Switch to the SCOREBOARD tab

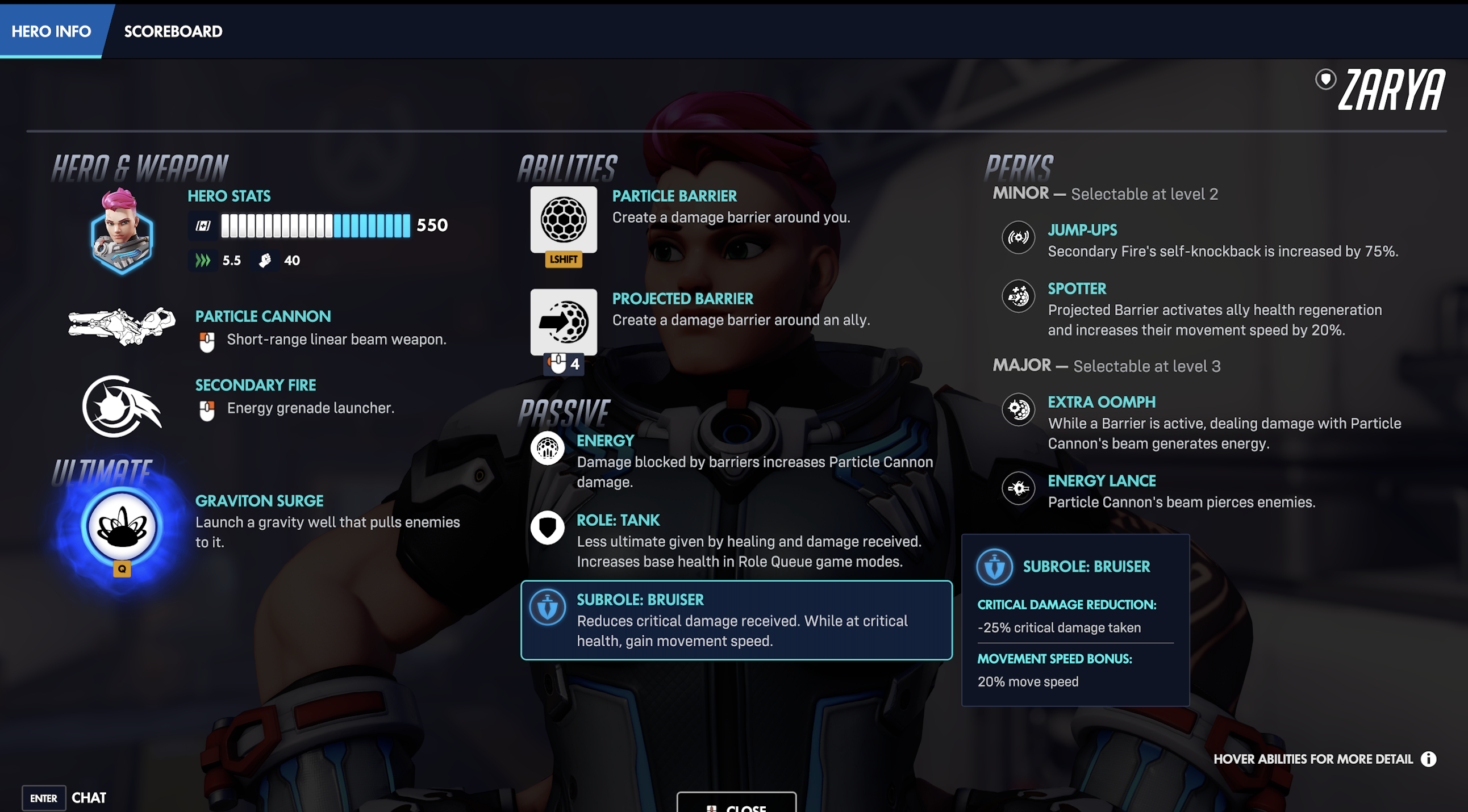[173, 31]
